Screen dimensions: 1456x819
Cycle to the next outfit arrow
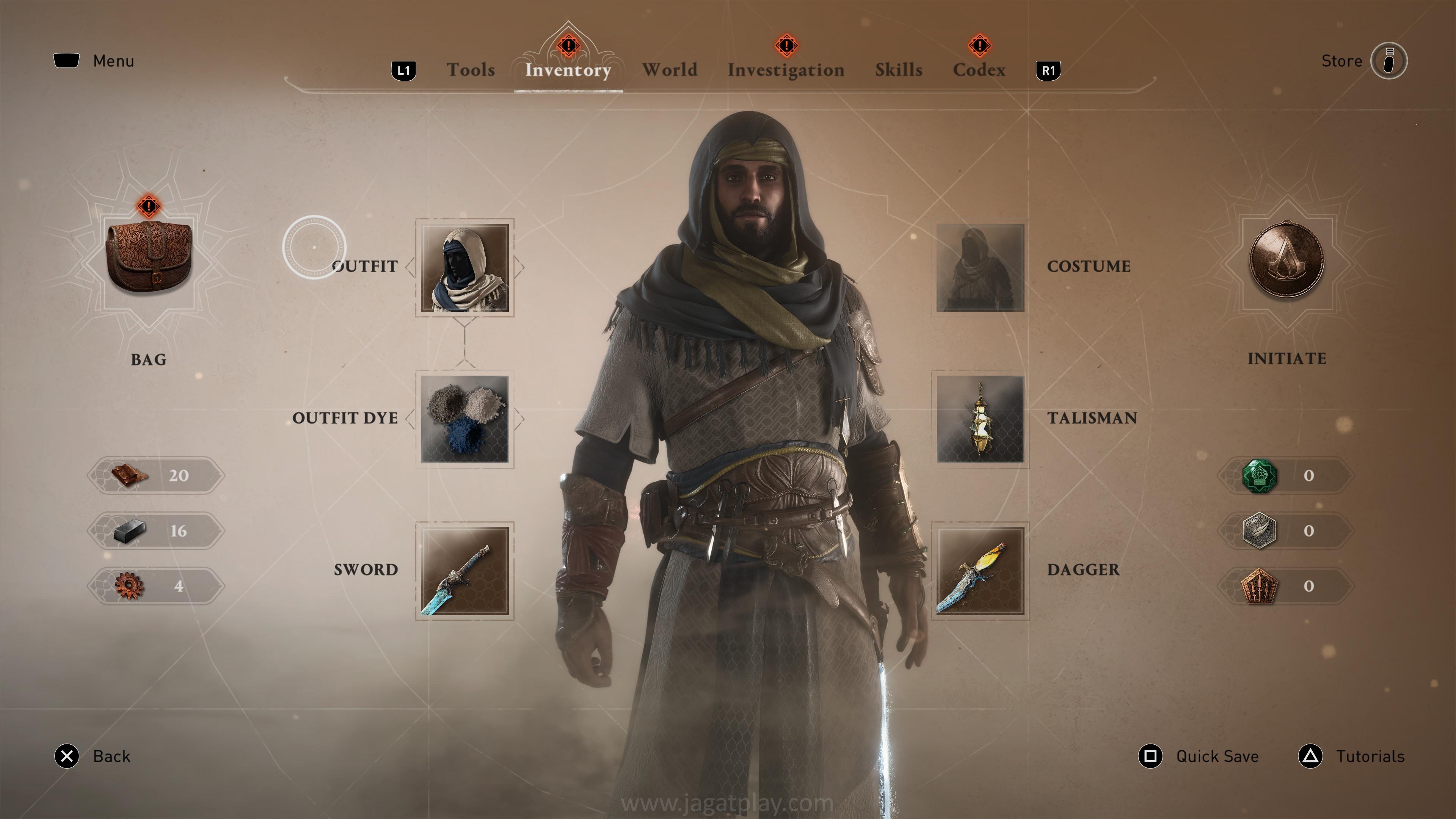point(519,267)
